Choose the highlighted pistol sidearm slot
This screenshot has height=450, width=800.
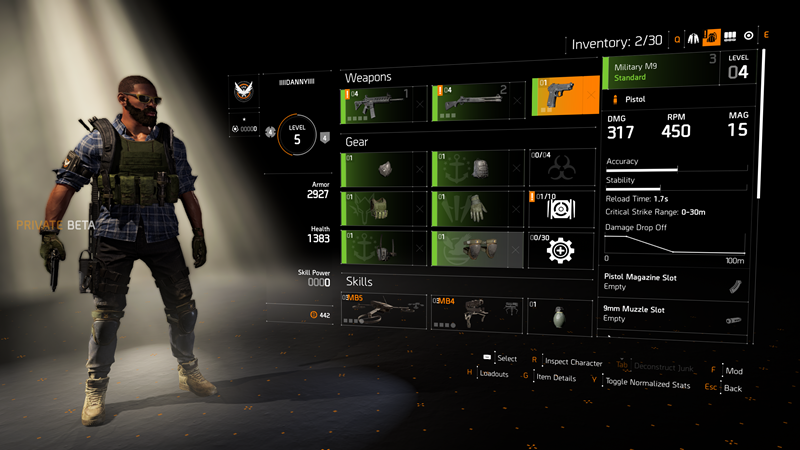point(565,97)
